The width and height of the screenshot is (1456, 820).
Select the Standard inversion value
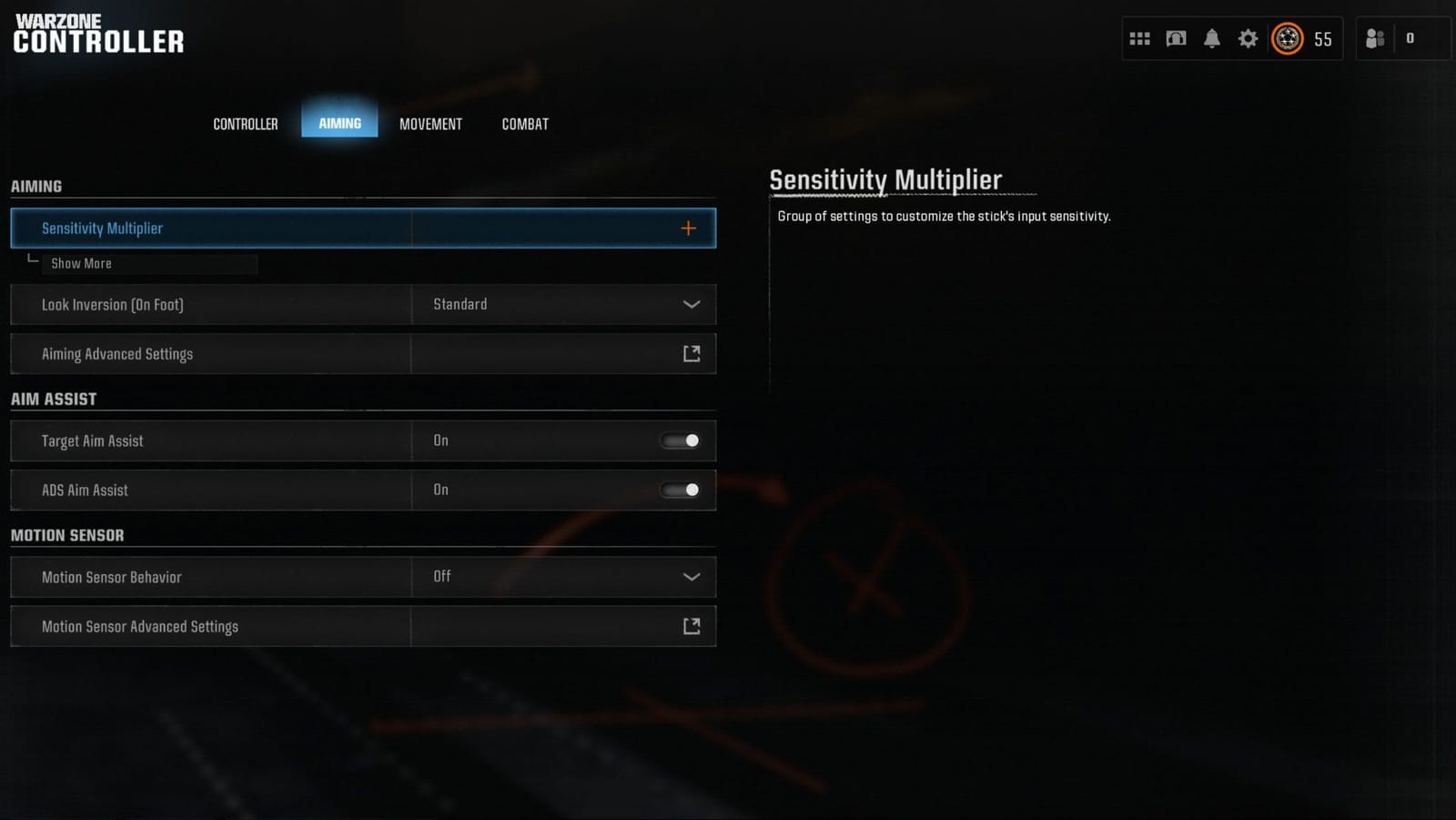pyautogui.click(x=460, y=304)
